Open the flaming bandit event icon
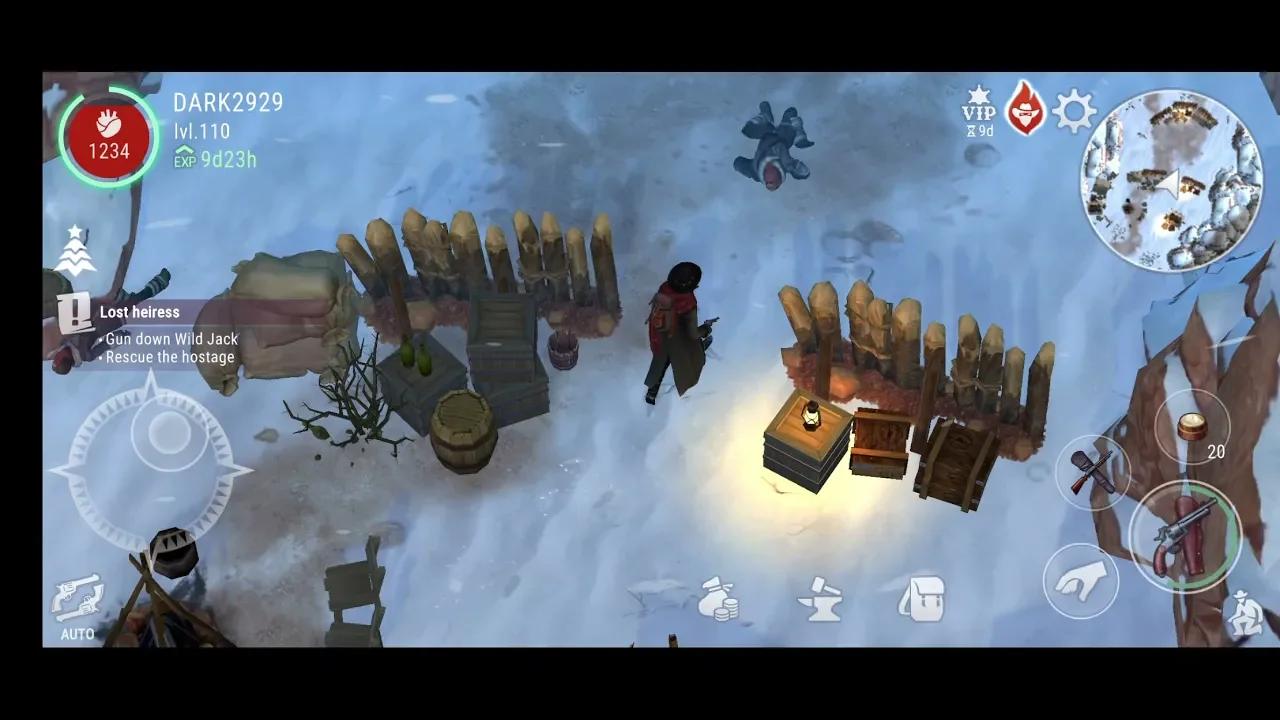Image resolution: width=1280 pixels, height=720 pixels. click(x=1027, y=108)
